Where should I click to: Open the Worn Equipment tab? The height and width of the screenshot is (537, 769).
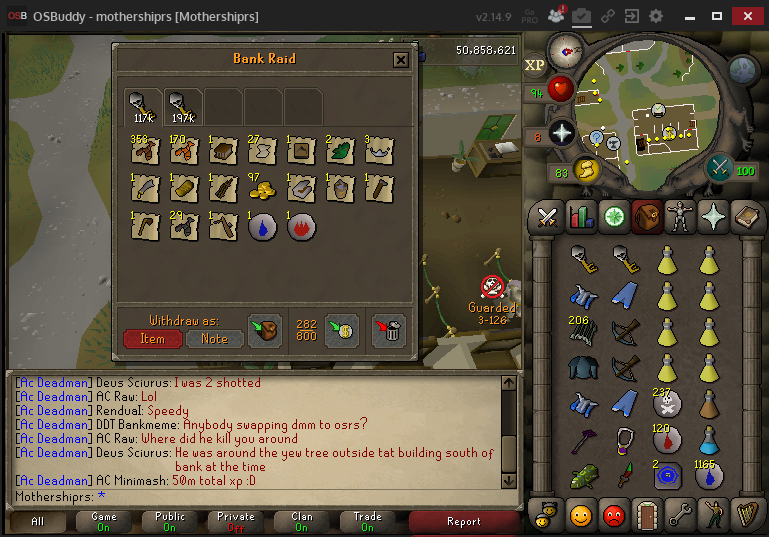click(678, 216)
